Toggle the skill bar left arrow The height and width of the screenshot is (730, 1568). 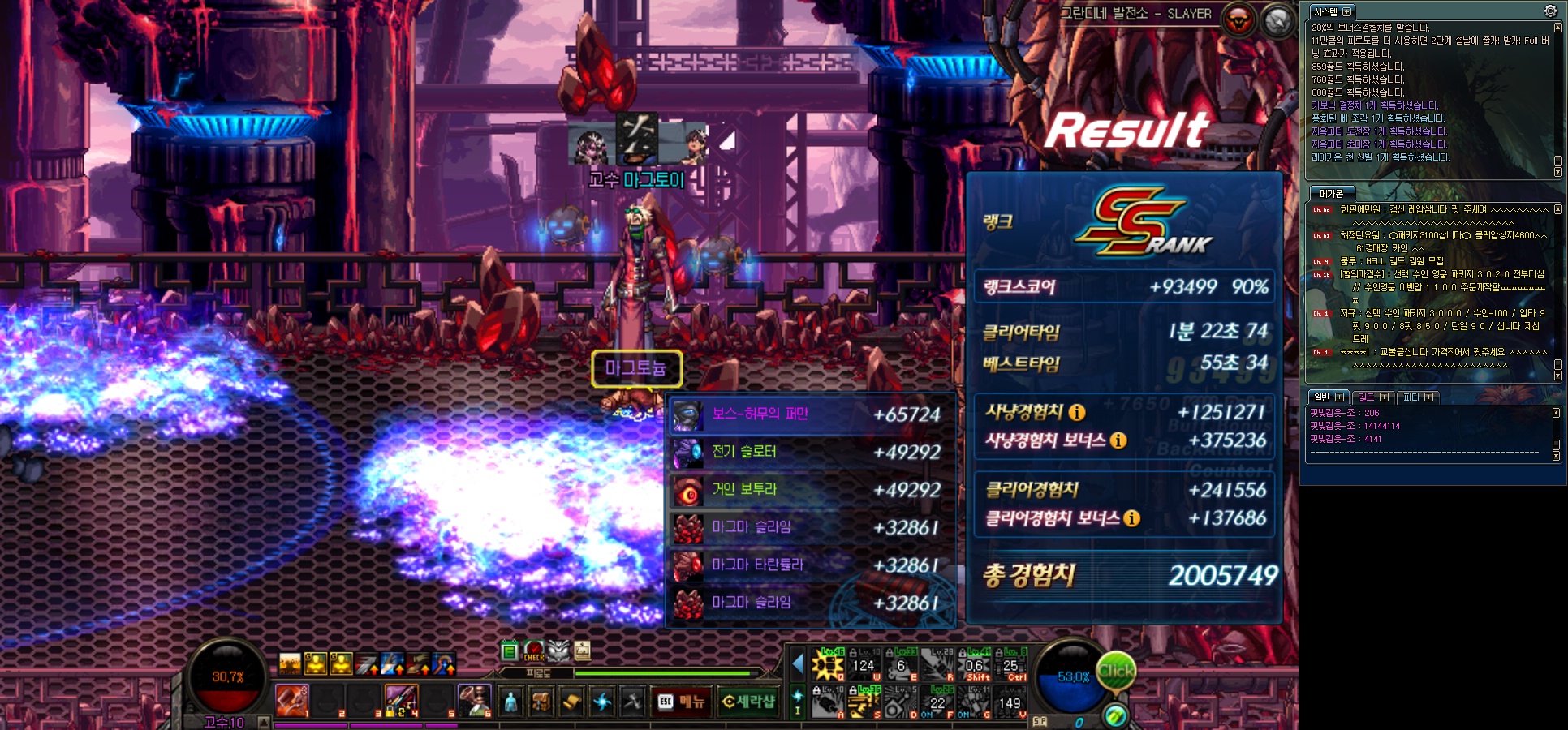797,664
